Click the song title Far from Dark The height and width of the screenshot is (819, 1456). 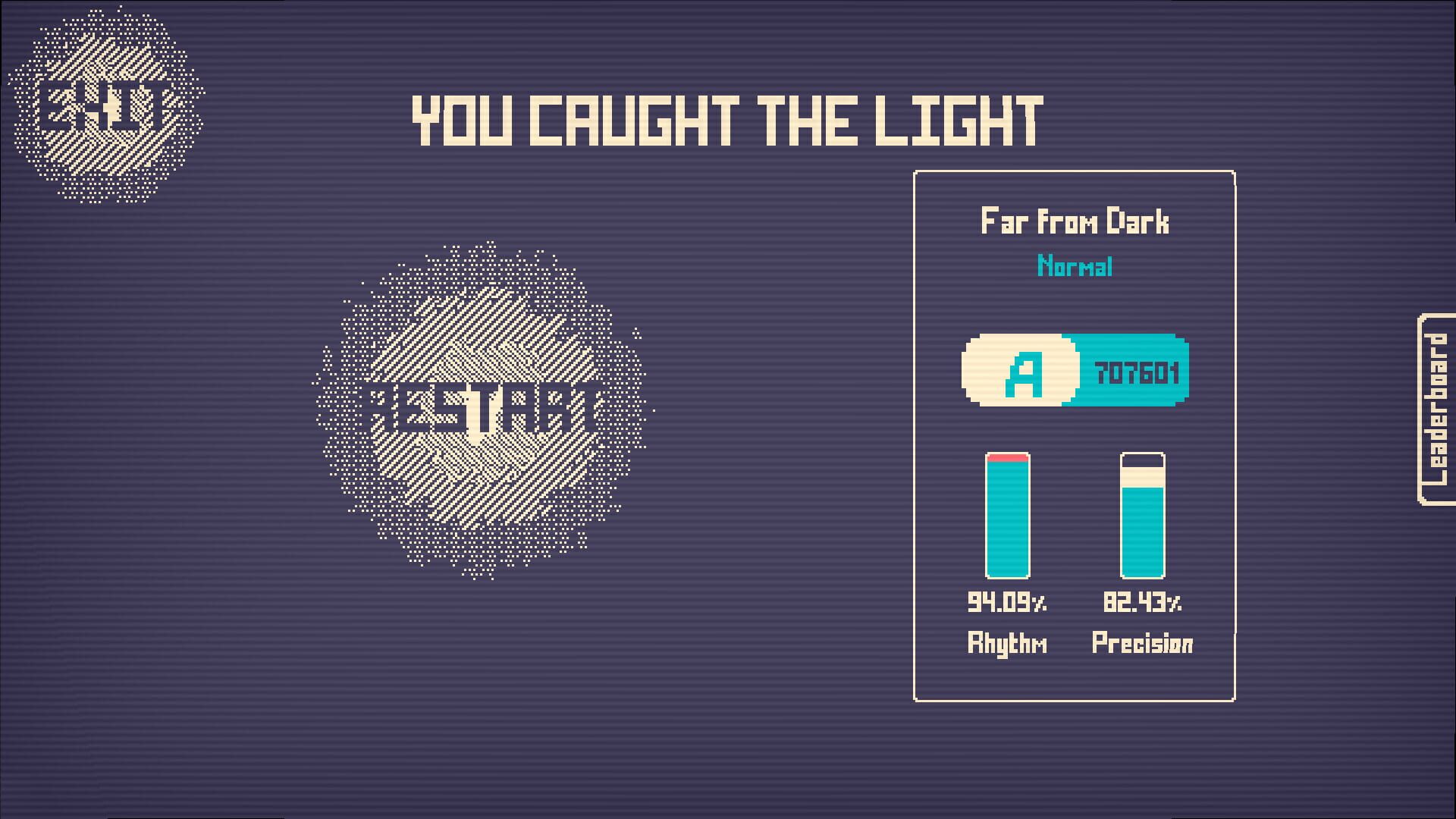coord(1073,221)
